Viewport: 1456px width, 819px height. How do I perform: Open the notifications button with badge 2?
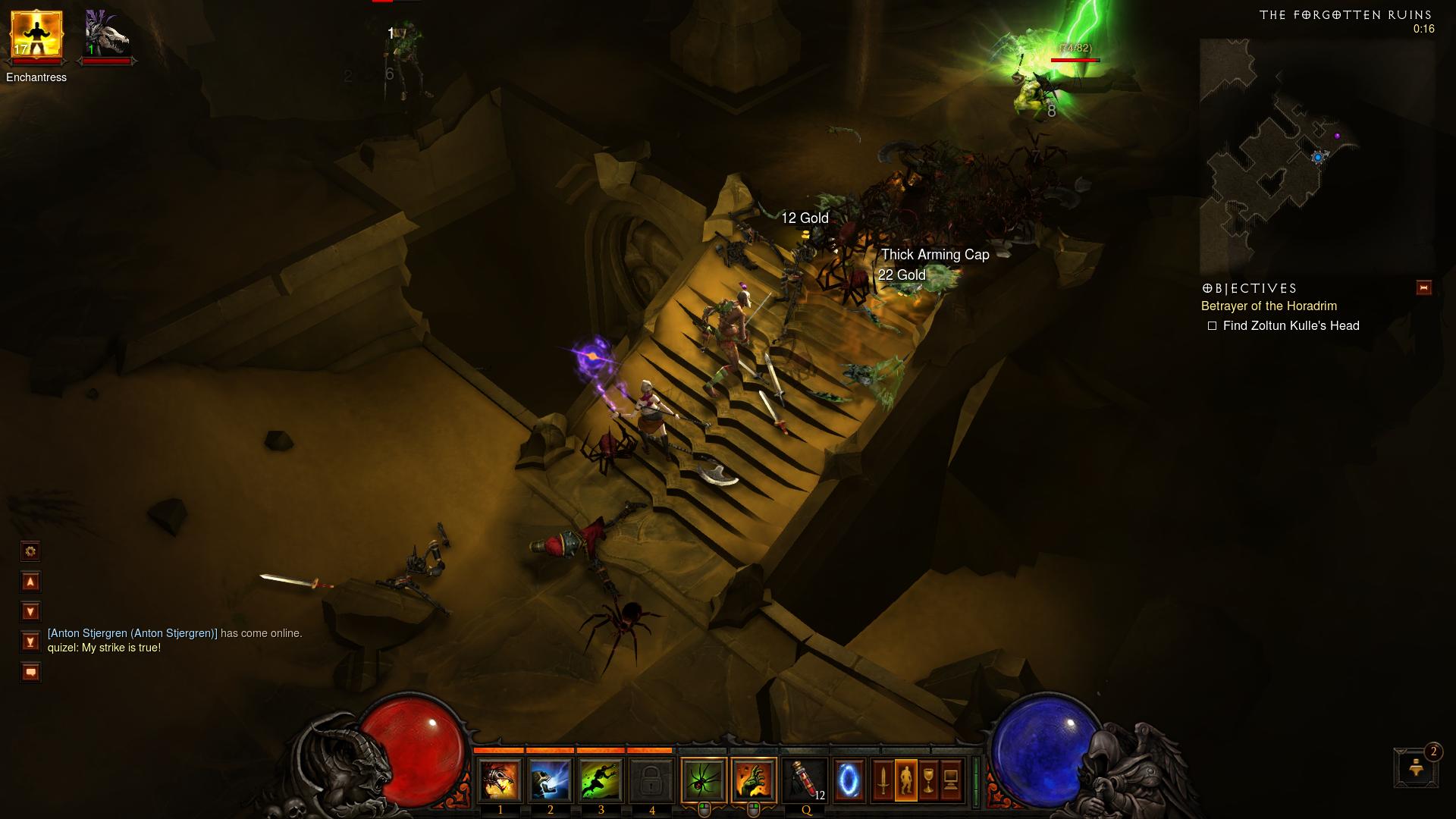pos(1415,767)
